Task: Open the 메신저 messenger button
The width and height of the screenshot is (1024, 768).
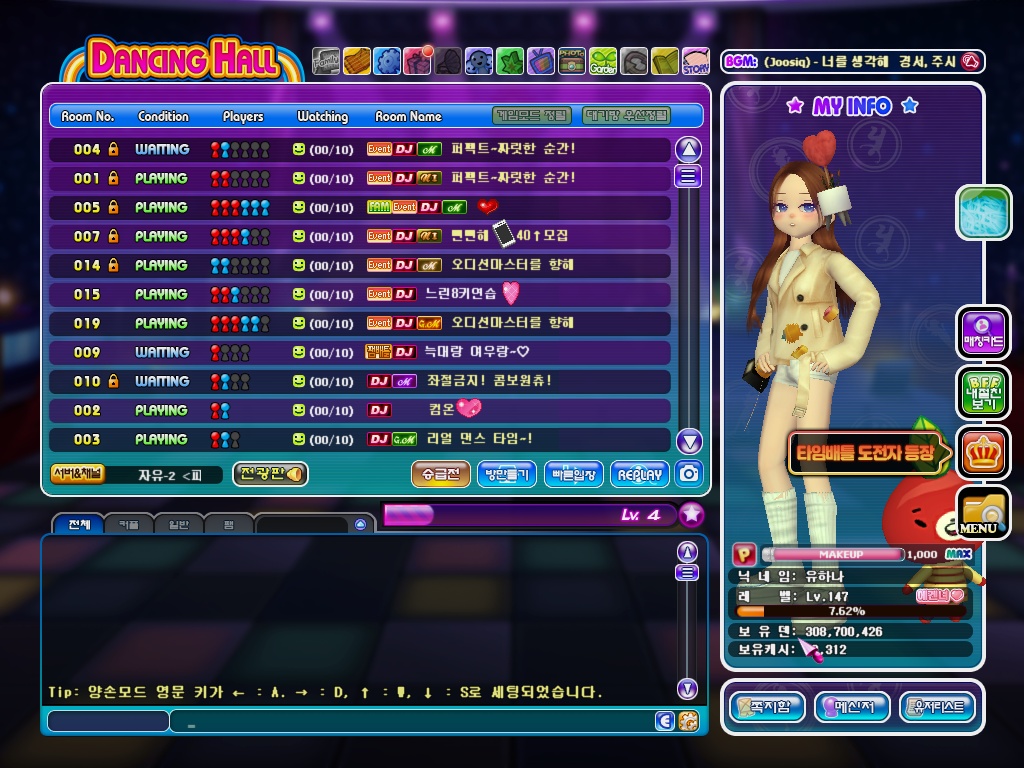Action: point(851,707)
